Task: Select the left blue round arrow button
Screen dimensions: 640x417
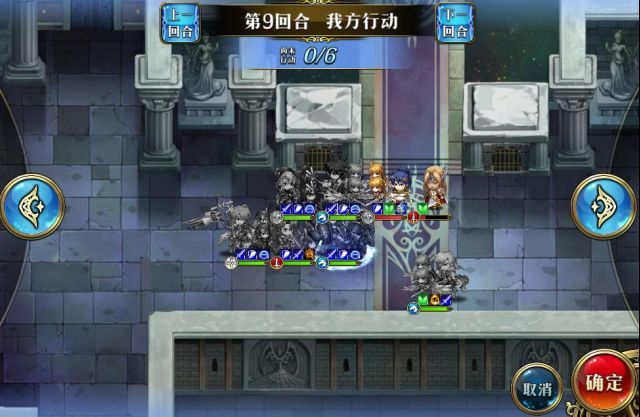Action: click(x=31, y=206)
